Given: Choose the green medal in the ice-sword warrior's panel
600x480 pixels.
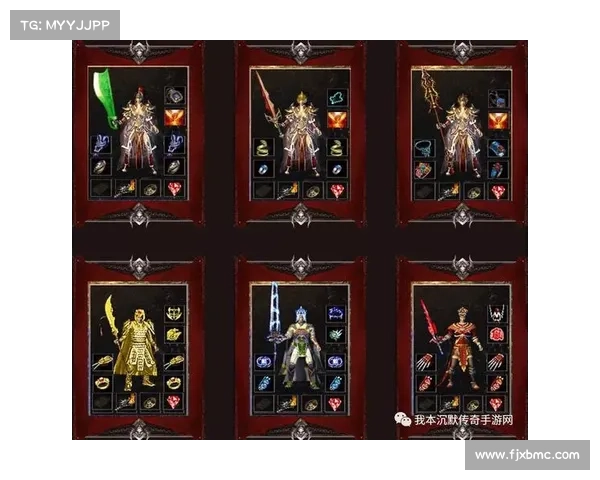Looking at the screenshot, I should click(x=337, y=335).
